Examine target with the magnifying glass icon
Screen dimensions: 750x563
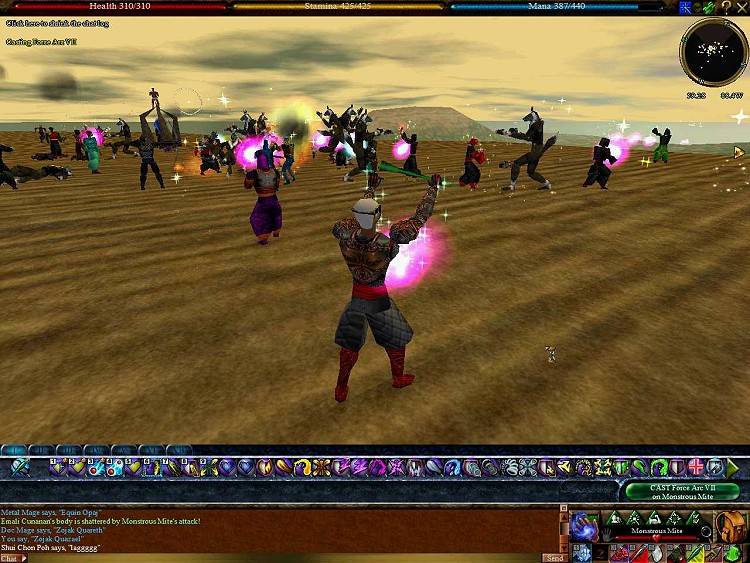(707, 532)
